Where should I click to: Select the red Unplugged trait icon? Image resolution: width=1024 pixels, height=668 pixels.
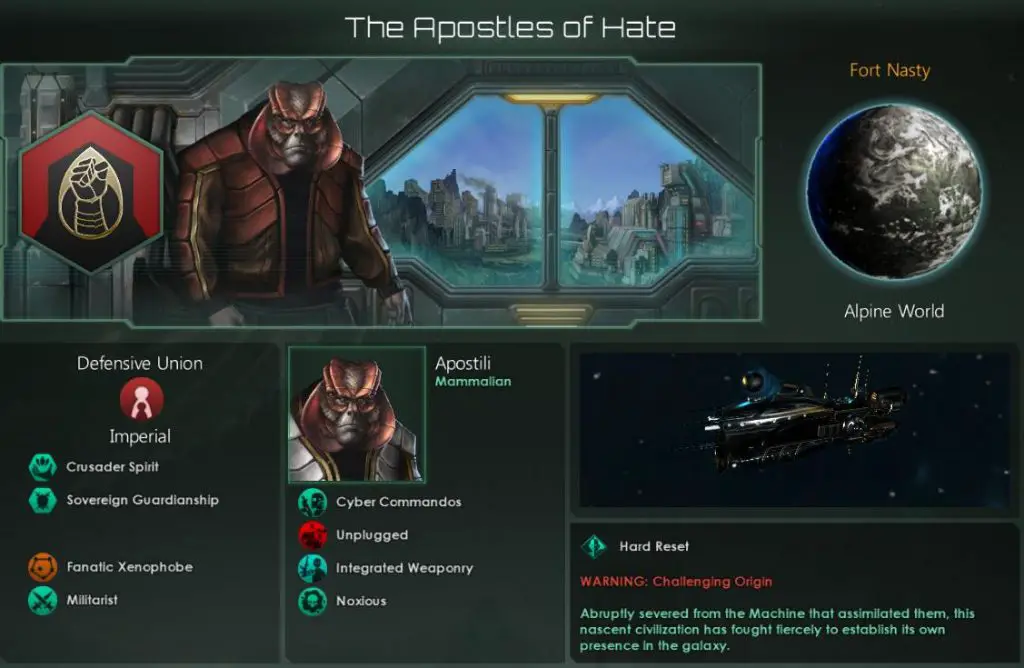pyautogui.click(x=312, y=535)
